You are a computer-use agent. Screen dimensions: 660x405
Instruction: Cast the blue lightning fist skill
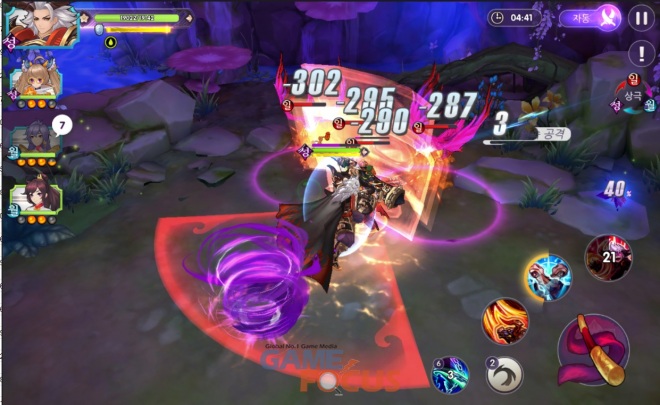(548, 277)
